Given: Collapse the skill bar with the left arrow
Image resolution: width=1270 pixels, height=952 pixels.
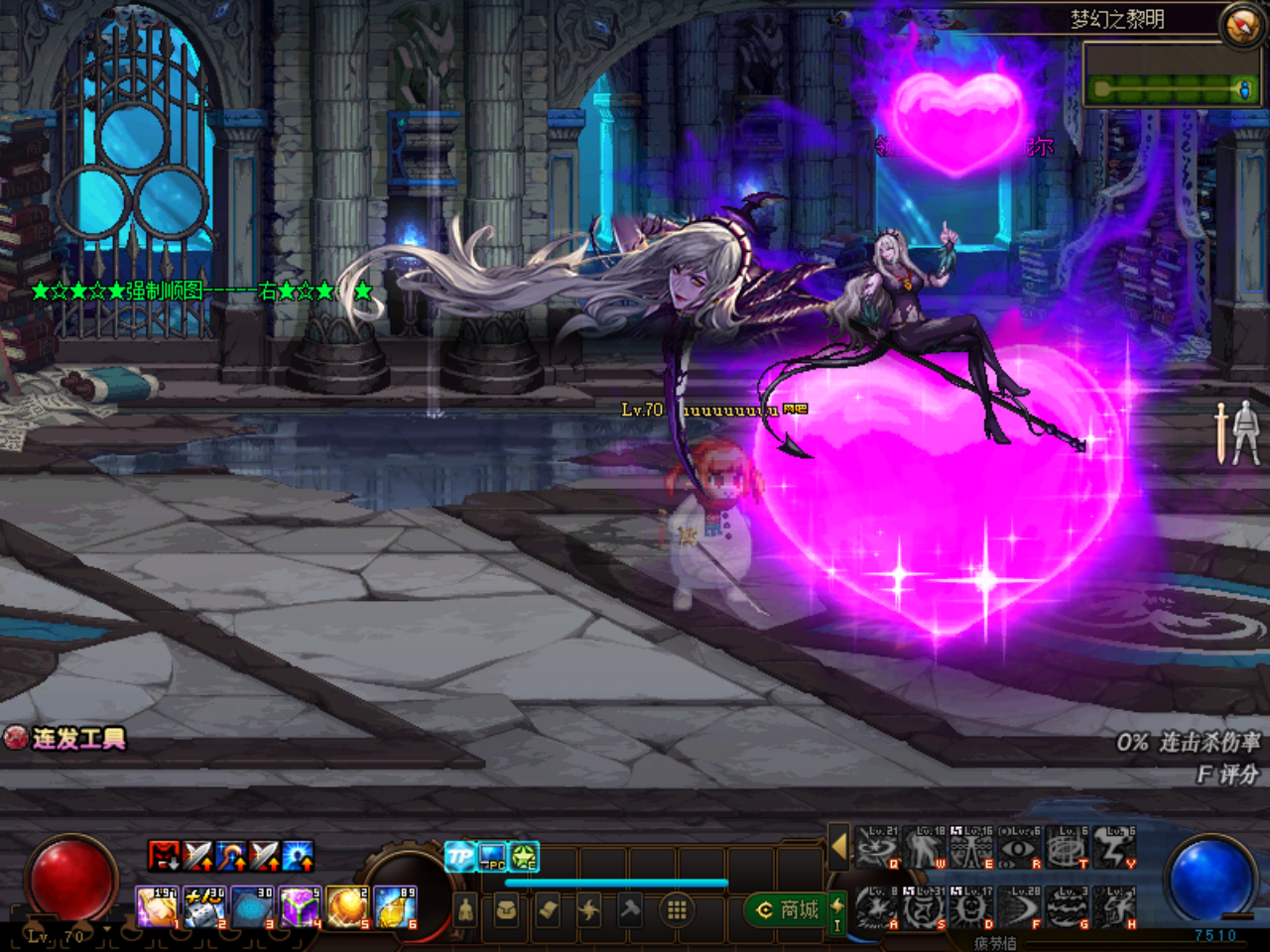Looking at the screenshot, I should [x=838, y=848].
